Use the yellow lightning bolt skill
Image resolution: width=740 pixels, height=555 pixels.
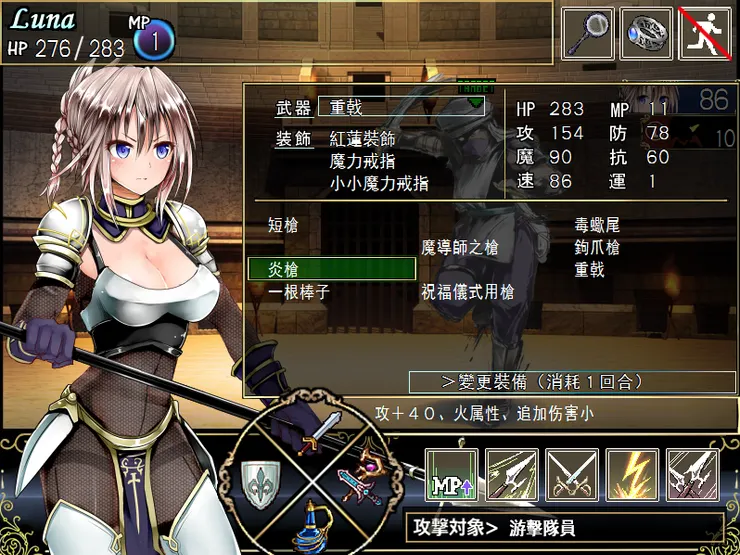point(632,475)
